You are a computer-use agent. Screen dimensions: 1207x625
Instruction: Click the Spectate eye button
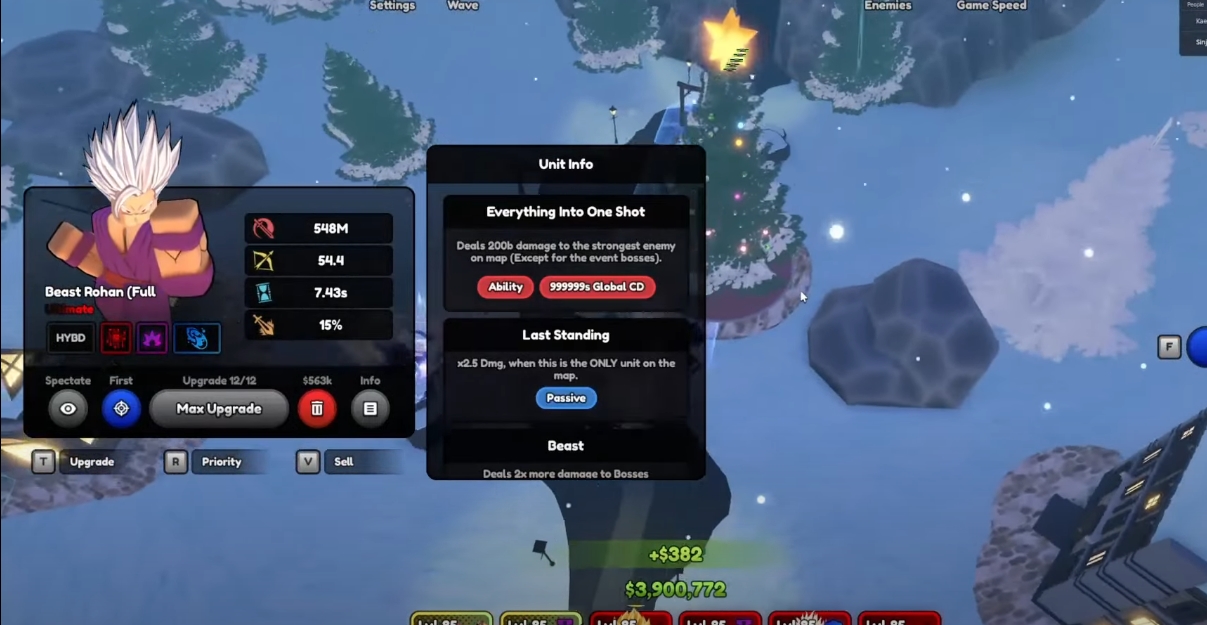point(68,408)
